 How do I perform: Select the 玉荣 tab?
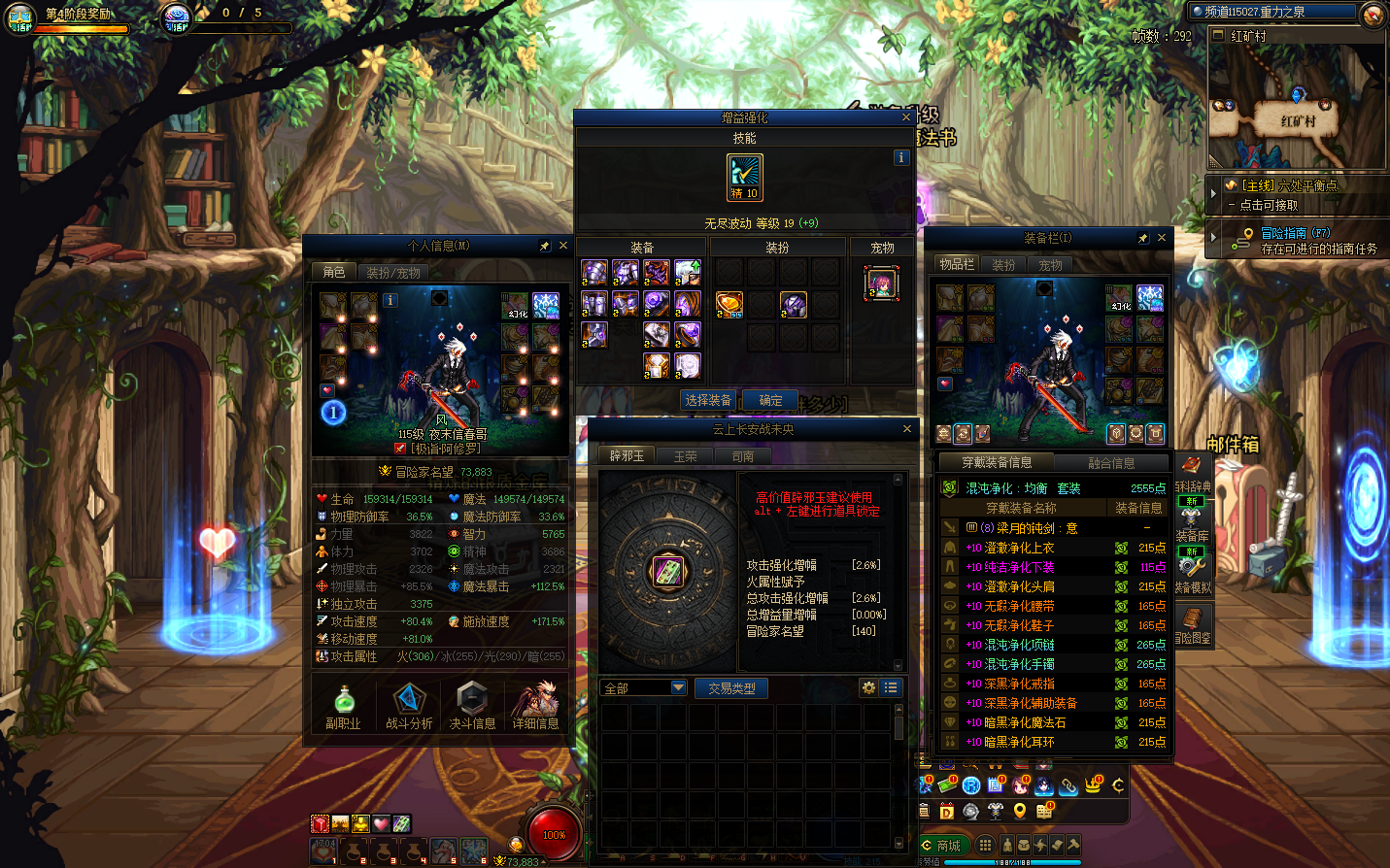click(x=685, y=456)
